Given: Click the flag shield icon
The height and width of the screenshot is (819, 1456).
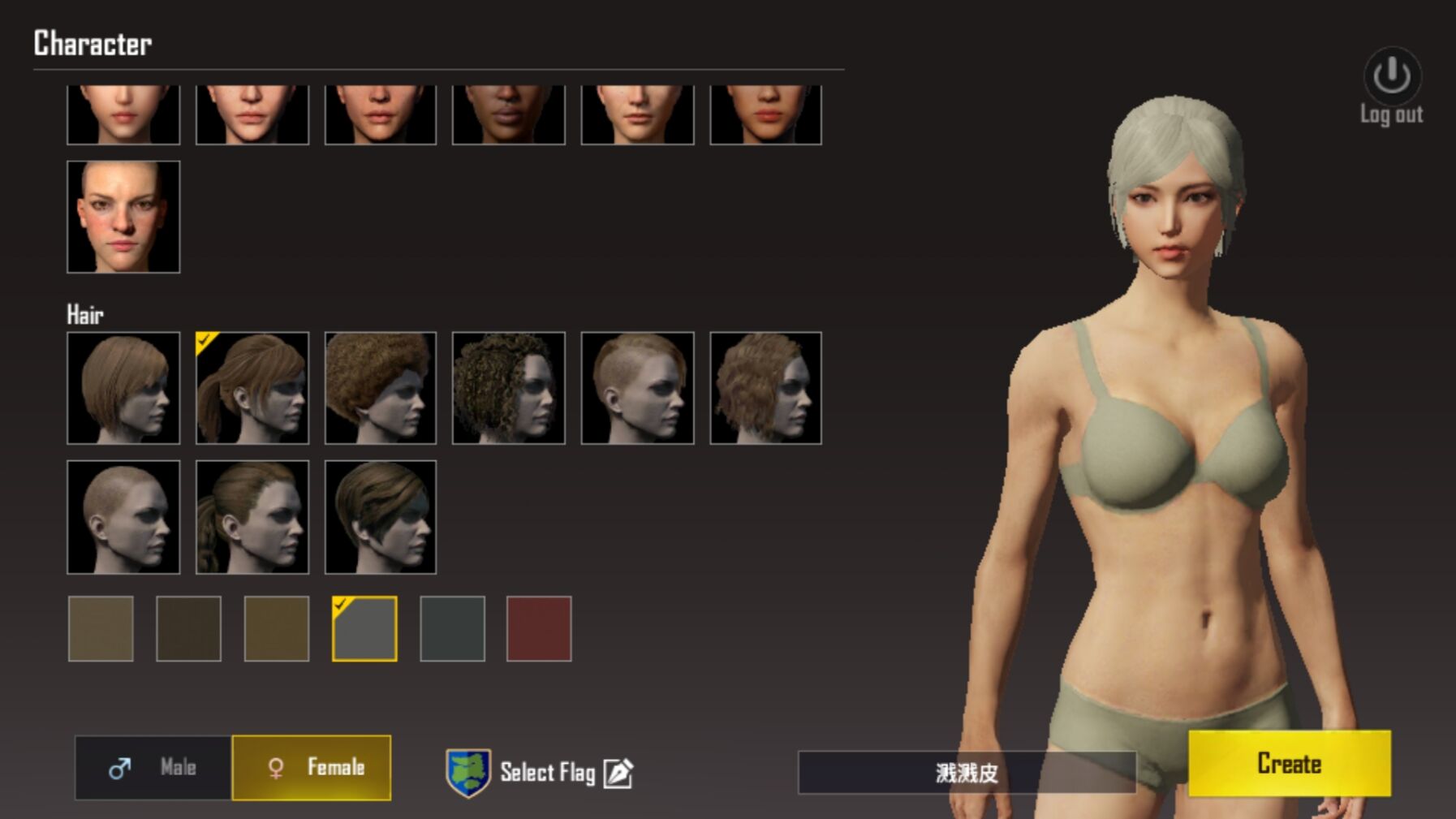Looking at the screenshot, I should pyautogui.click(x=469, y=773).
